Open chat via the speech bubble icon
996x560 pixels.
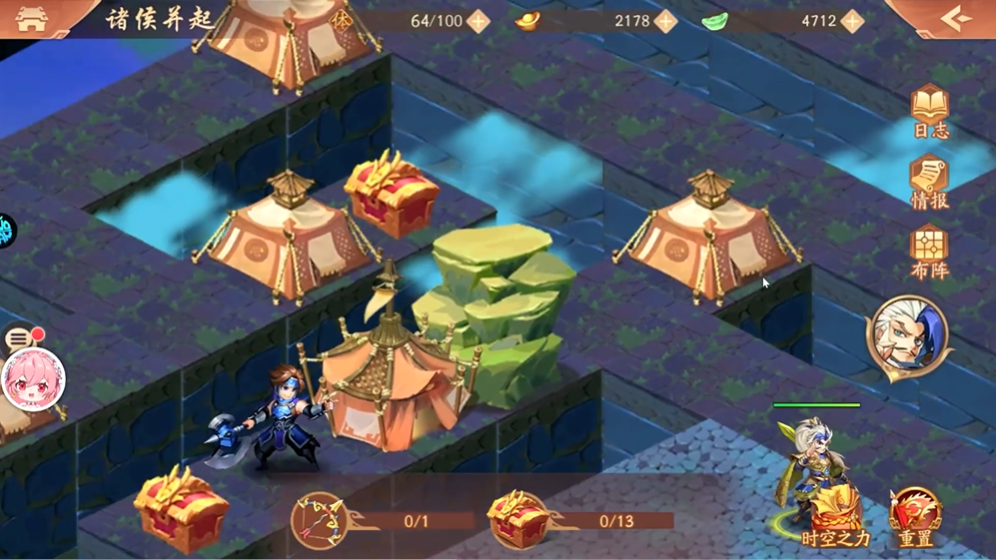coord(20,339)
